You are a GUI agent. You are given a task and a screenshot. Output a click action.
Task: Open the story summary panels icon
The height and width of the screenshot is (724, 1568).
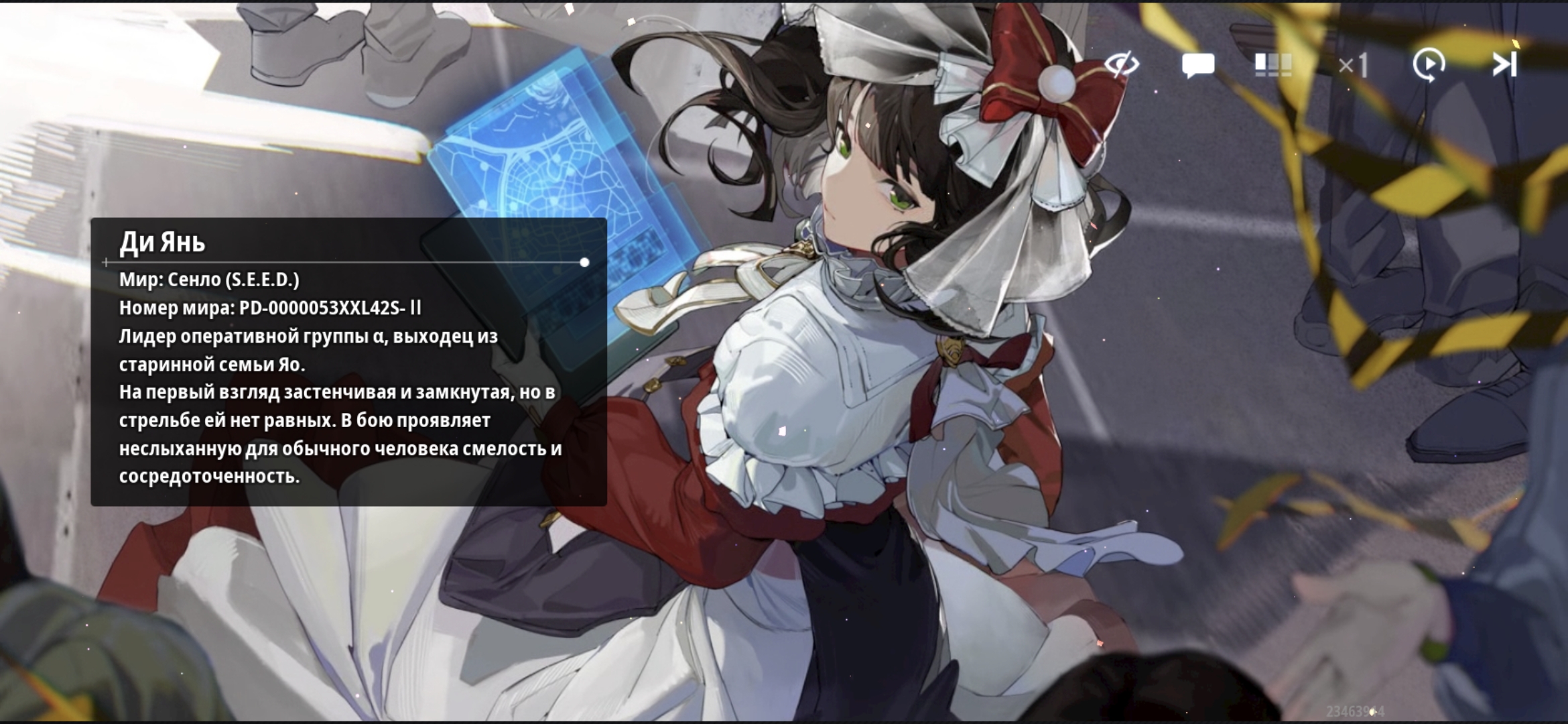tap(1272, 66)
